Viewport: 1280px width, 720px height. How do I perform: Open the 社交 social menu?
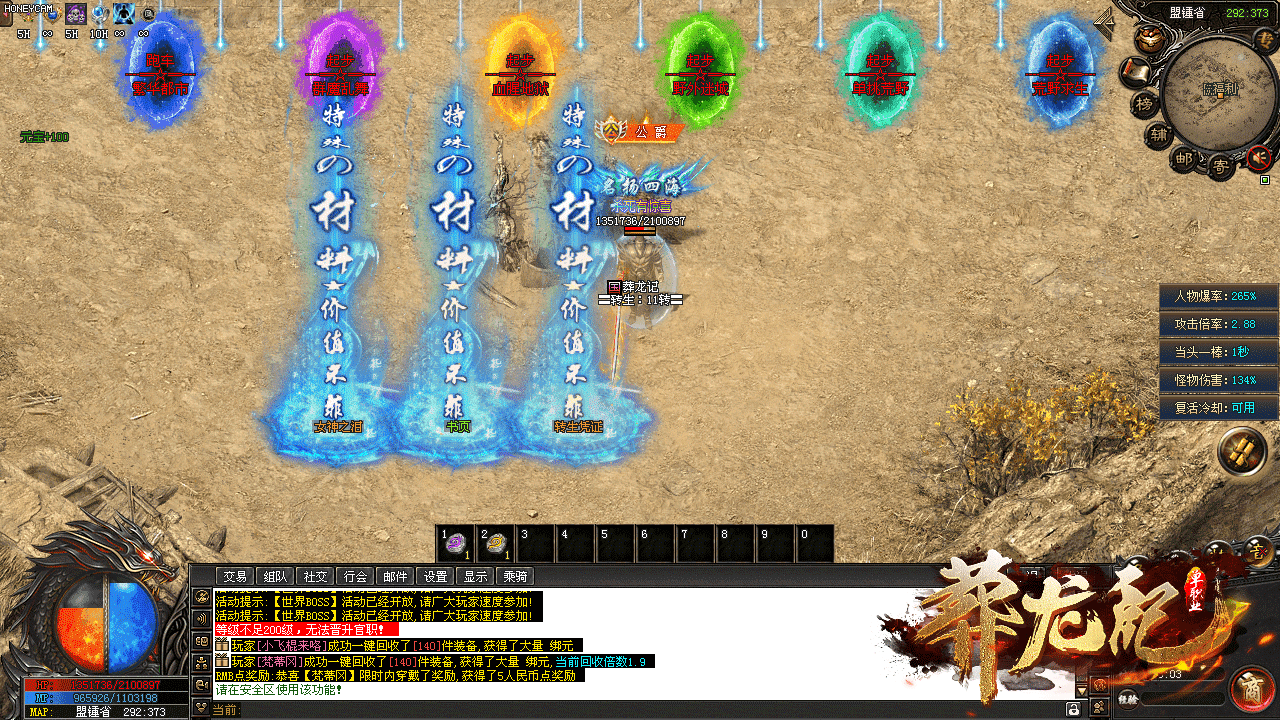tap(315, 576)
